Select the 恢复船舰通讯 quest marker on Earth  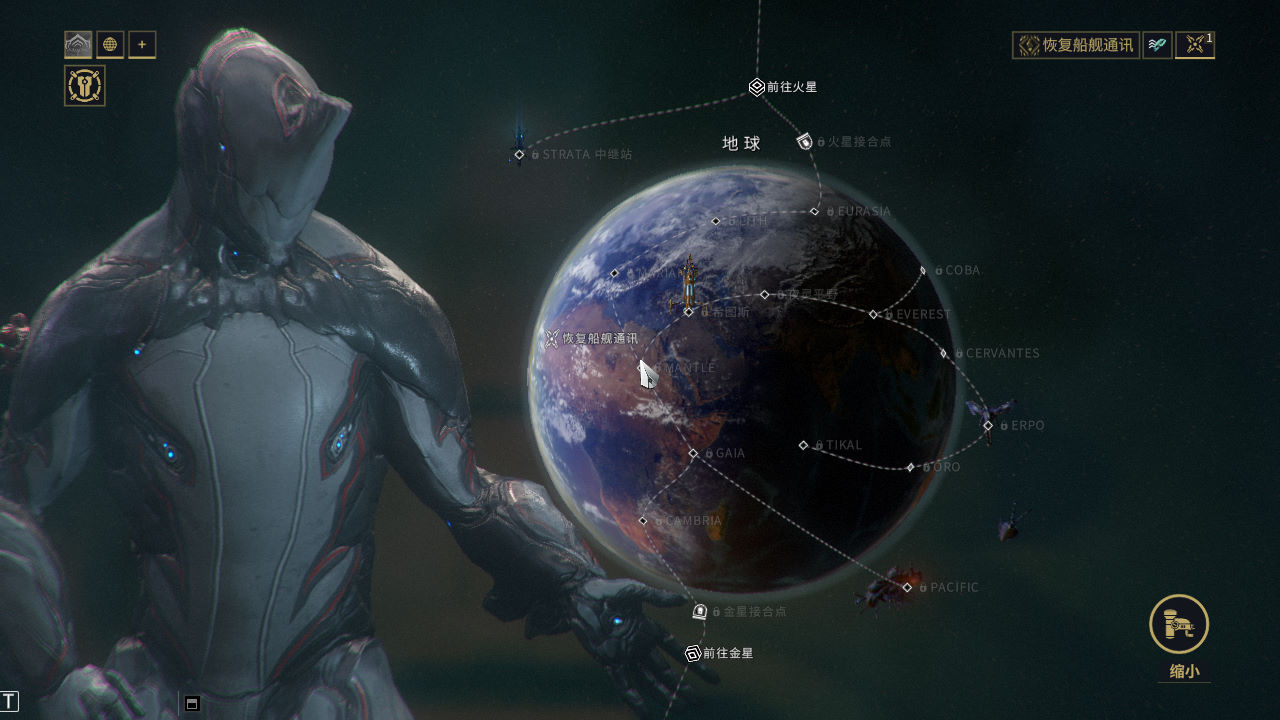tap(551, 339)
